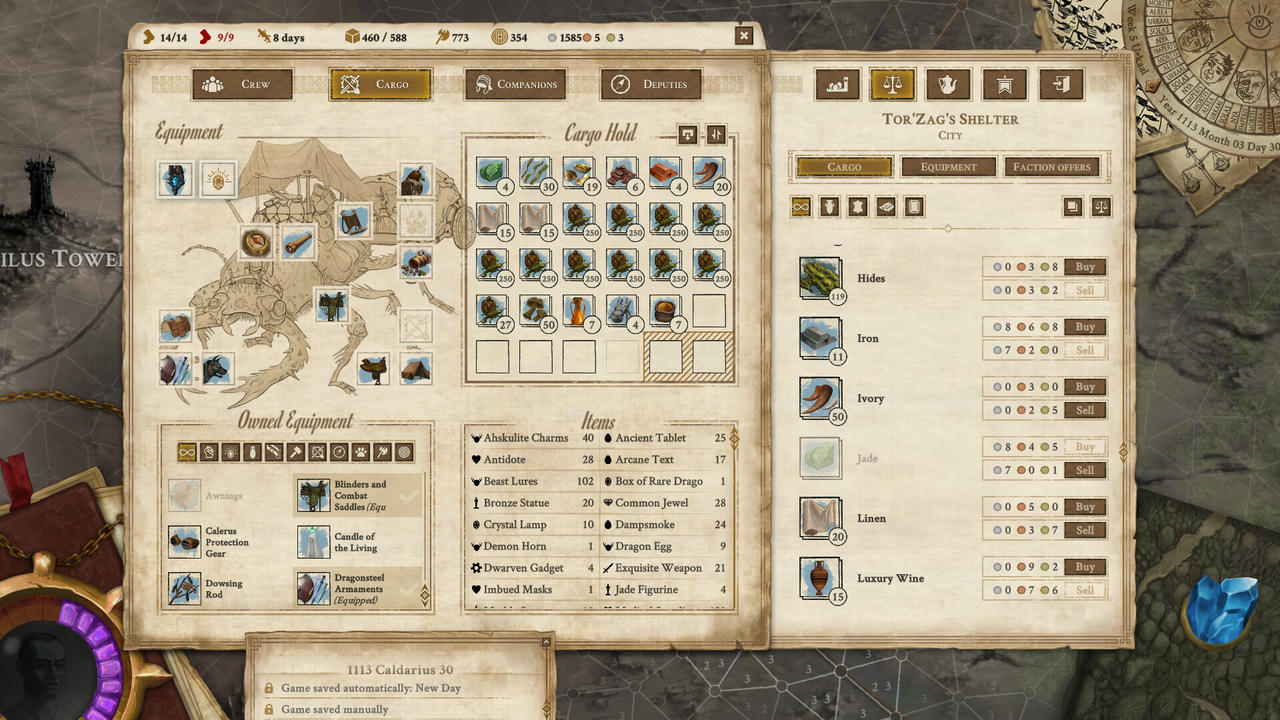
Task: Click the Items list sort arrow
Action: pos(735,437)
